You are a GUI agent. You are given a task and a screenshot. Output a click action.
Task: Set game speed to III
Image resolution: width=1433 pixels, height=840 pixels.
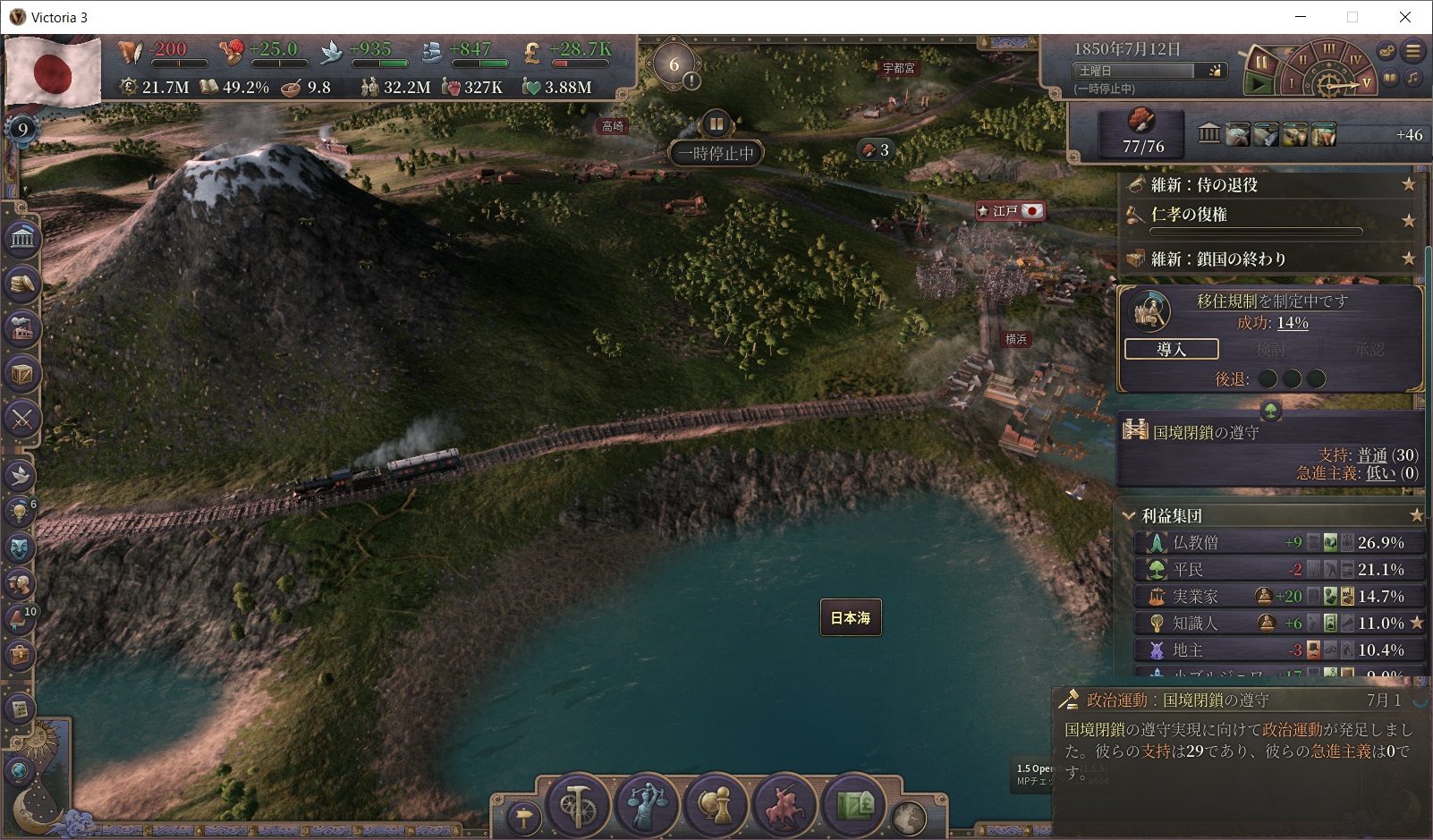point(1328,49)
